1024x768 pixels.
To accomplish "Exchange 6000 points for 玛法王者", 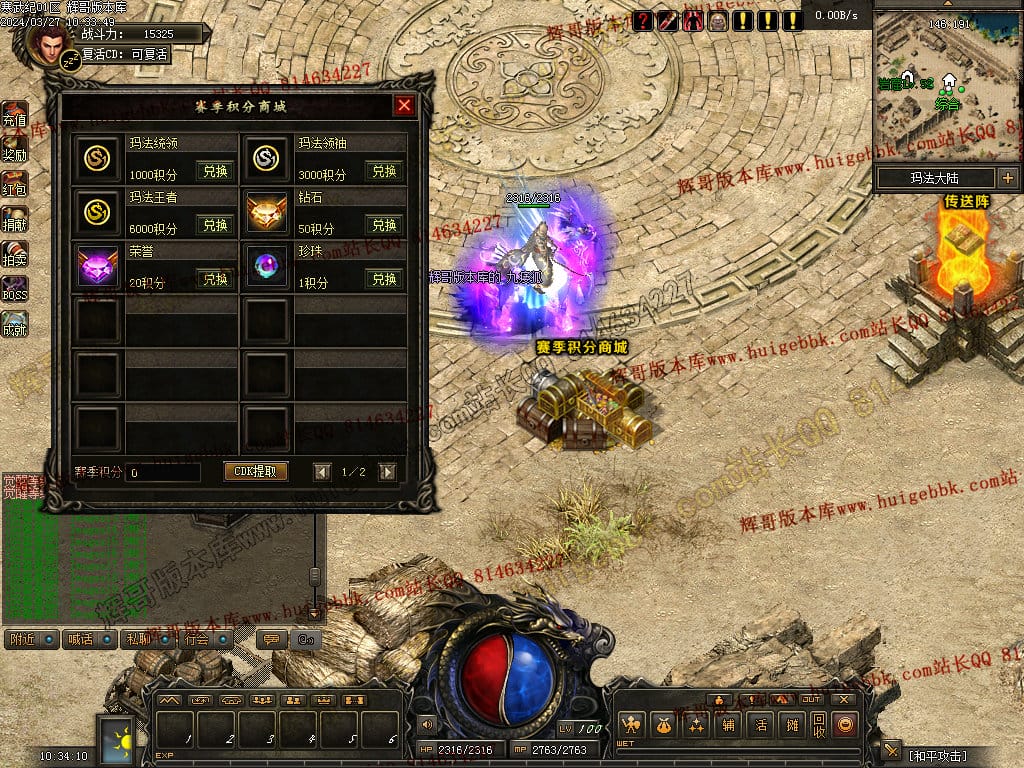I will point(216,225).
